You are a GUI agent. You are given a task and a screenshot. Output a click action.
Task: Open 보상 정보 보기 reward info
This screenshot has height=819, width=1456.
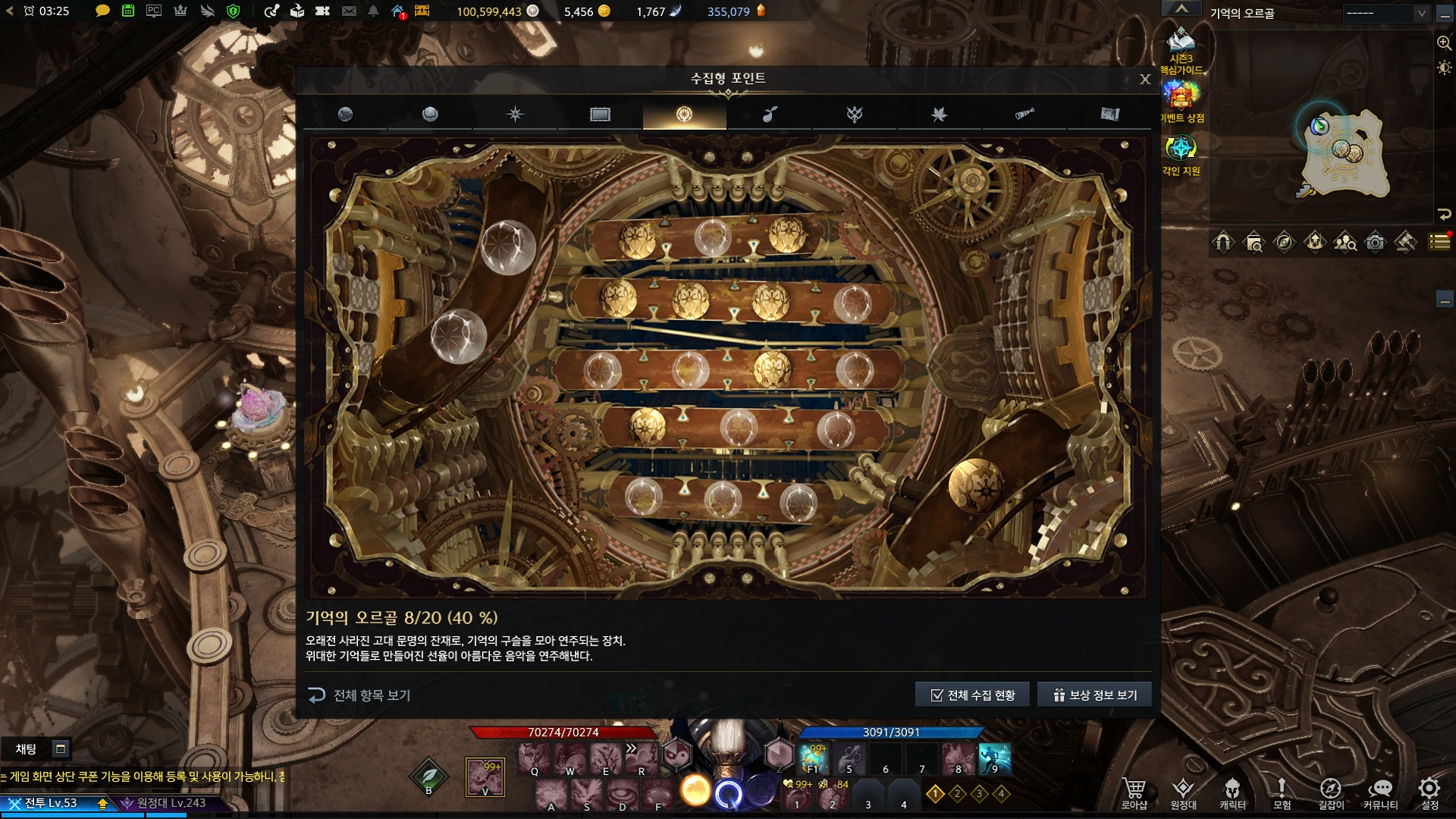(x=1094, y=695)
